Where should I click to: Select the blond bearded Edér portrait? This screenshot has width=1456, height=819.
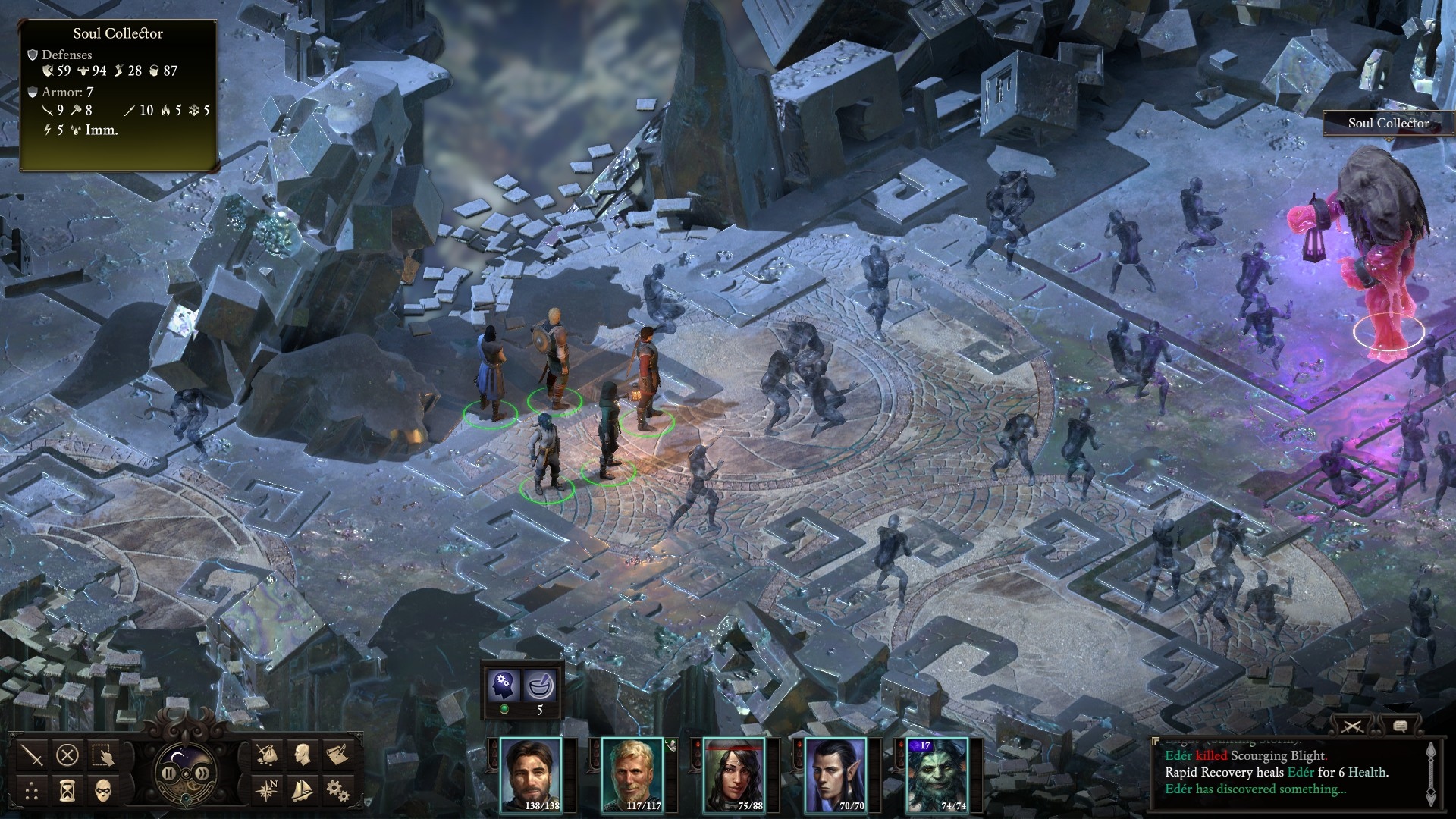tap(632, 774)
